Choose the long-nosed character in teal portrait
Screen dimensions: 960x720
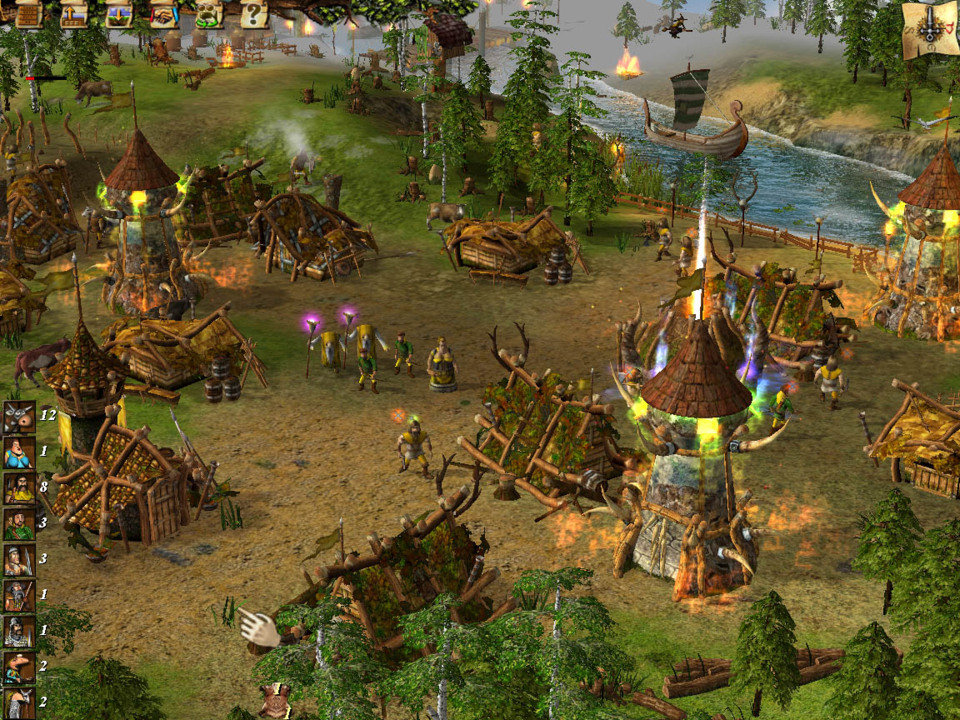19,667
